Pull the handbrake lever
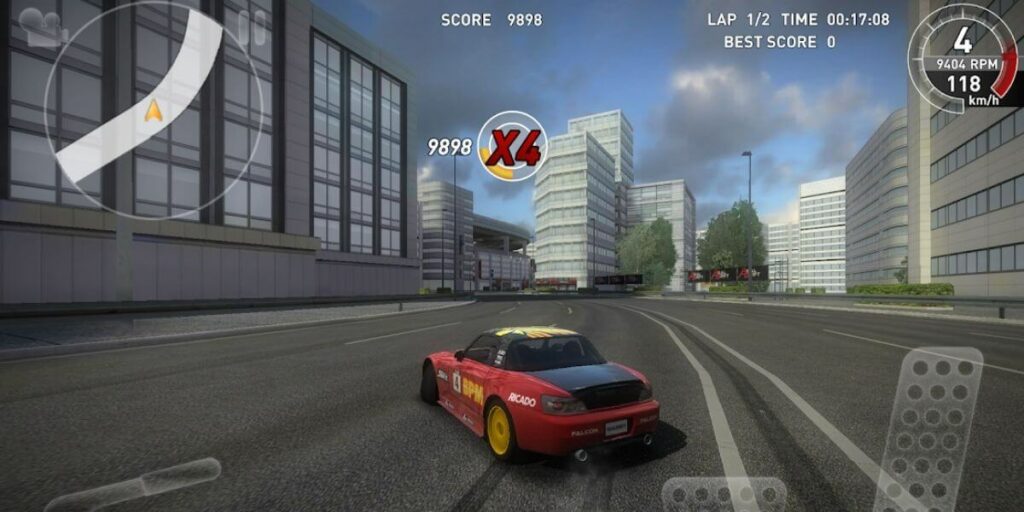Viewport: 1024px width, 512px height. [x=135, y=485]
